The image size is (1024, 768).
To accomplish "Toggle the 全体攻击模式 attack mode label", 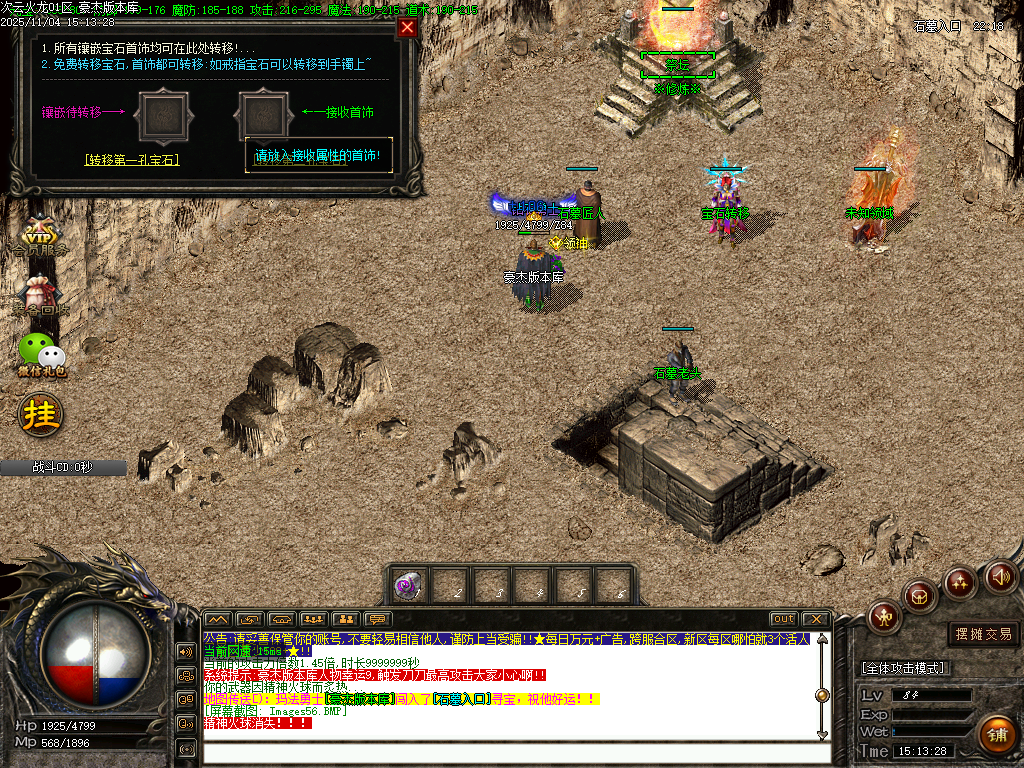I will [x=905, y=668].
